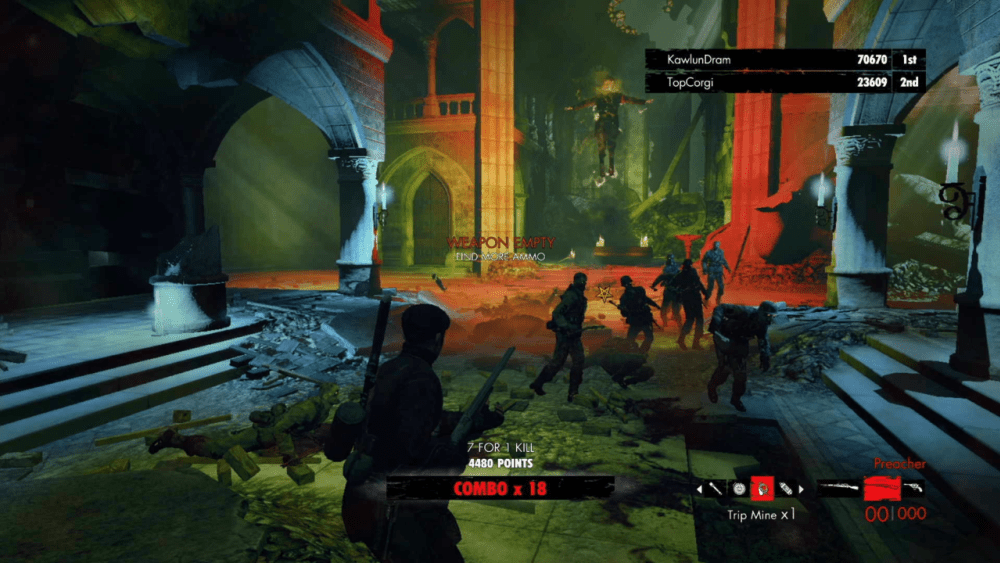Switch to the sniper rifle weapon slot
Viewport: 1000px width, 563px height.
838,489
